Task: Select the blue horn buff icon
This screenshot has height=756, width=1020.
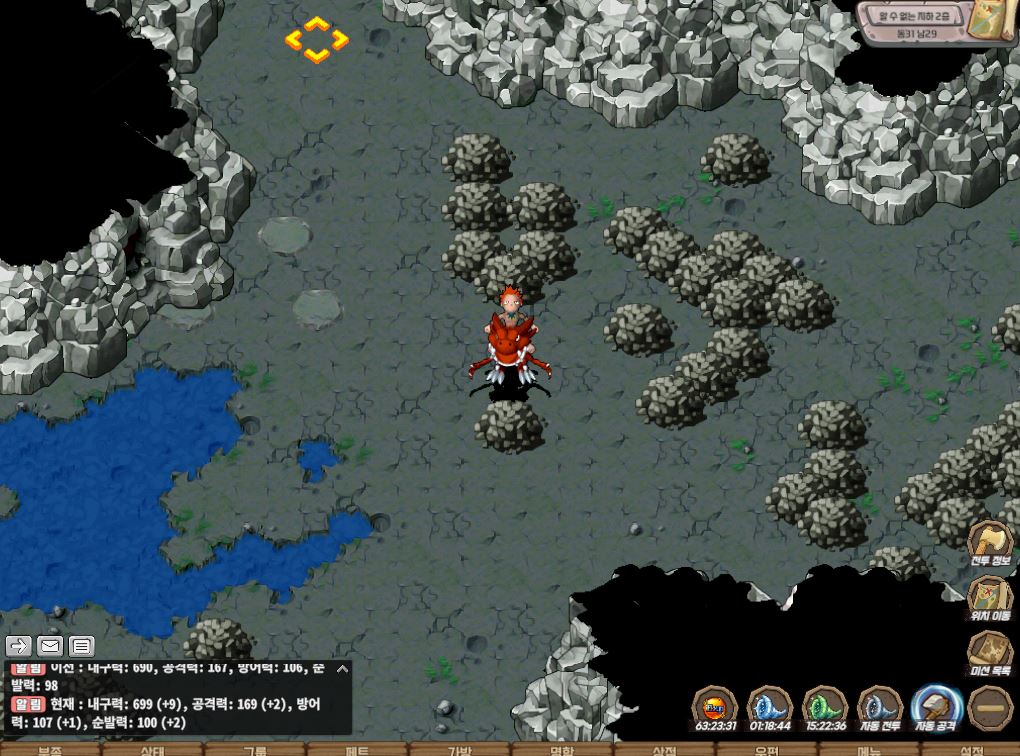Action: tap(769, 705)
